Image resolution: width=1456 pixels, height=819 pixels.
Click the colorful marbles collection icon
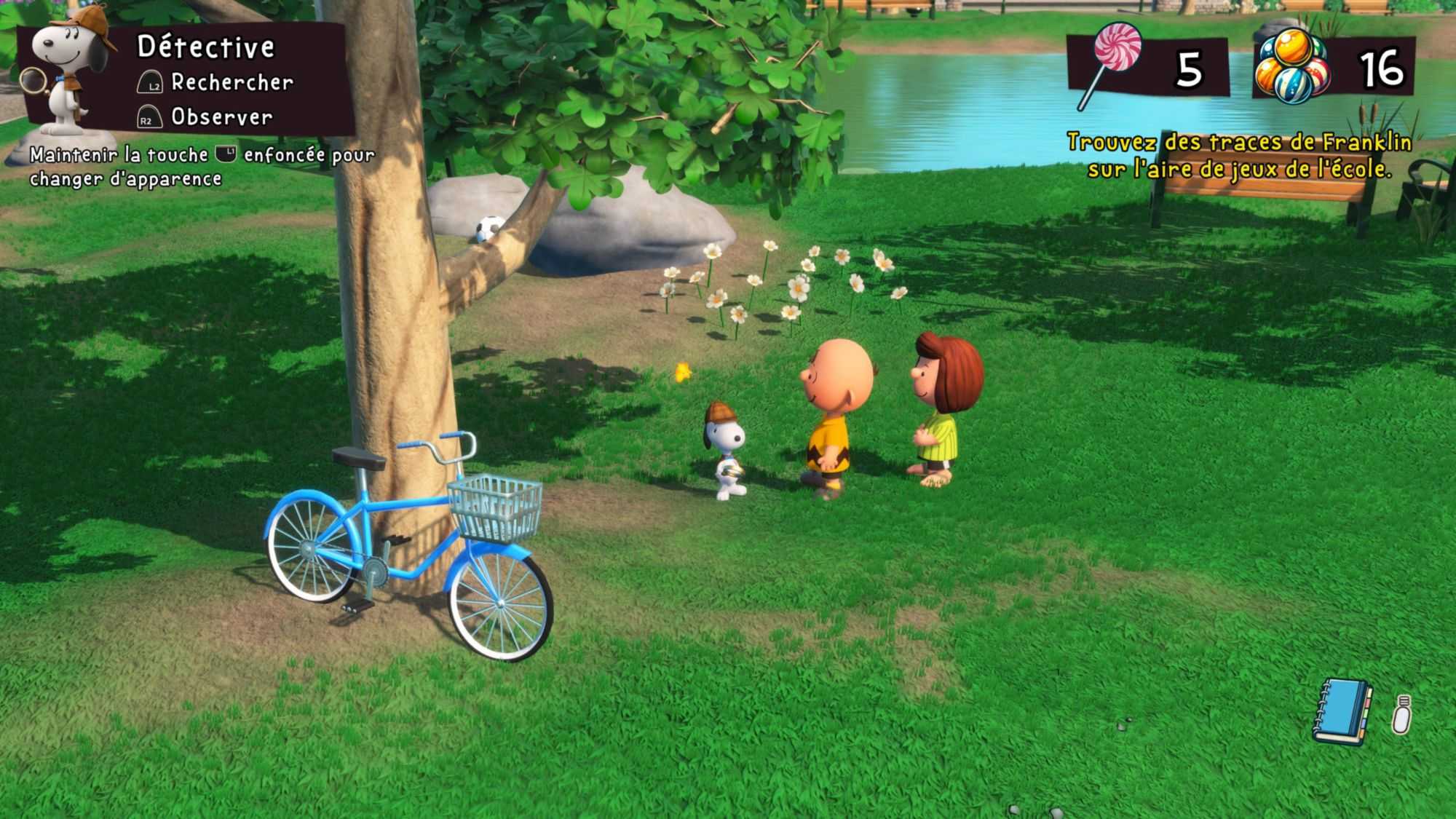click(x=1292, y=67)
